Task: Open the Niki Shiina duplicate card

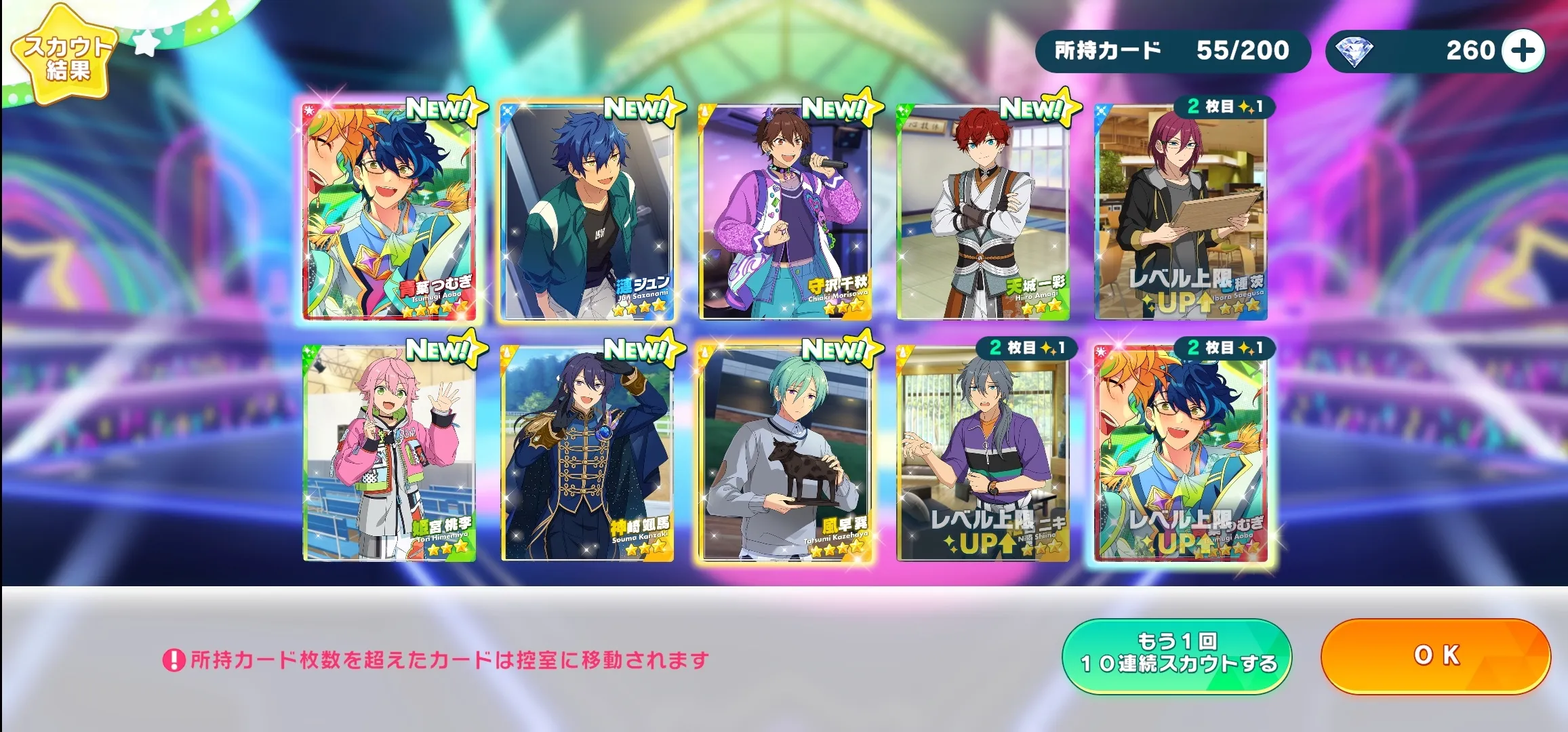Action: click(983, 453)
